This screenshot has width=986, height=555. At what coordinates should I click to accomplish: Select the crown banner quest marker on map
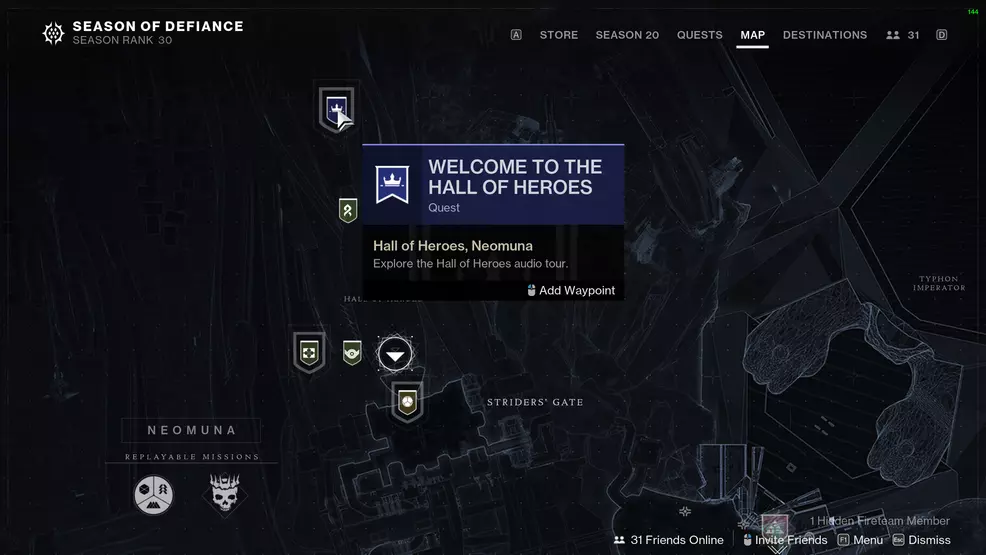(x=336, y=108)
